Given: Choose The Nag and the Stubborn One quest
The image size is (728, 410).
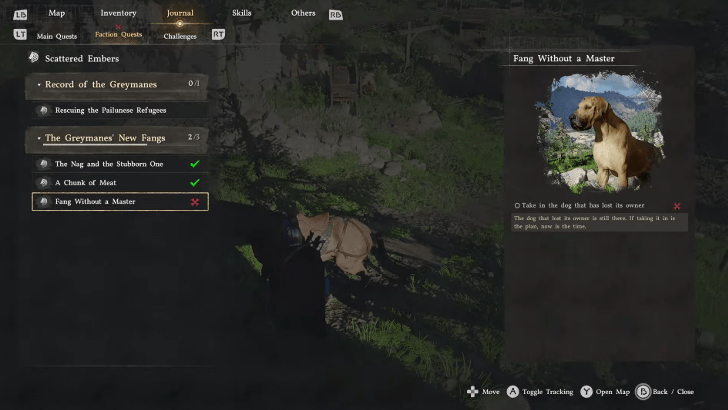Looking at the screenshot, I should (x=109, y=163).
